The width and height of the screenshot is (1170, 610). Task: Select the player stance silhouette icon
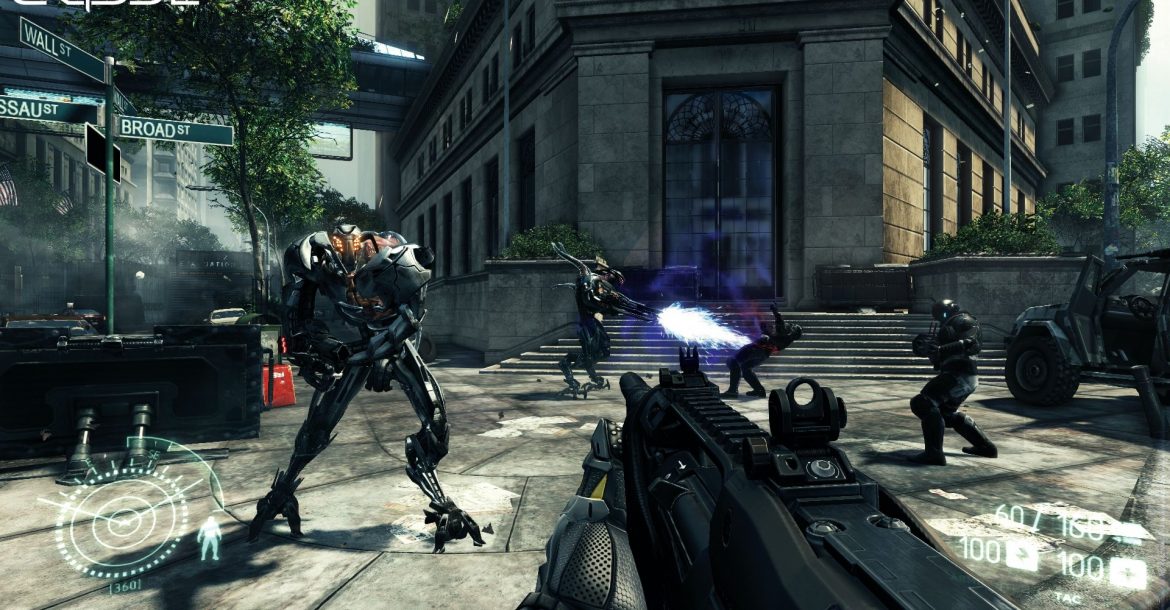[x=209, y=538]
